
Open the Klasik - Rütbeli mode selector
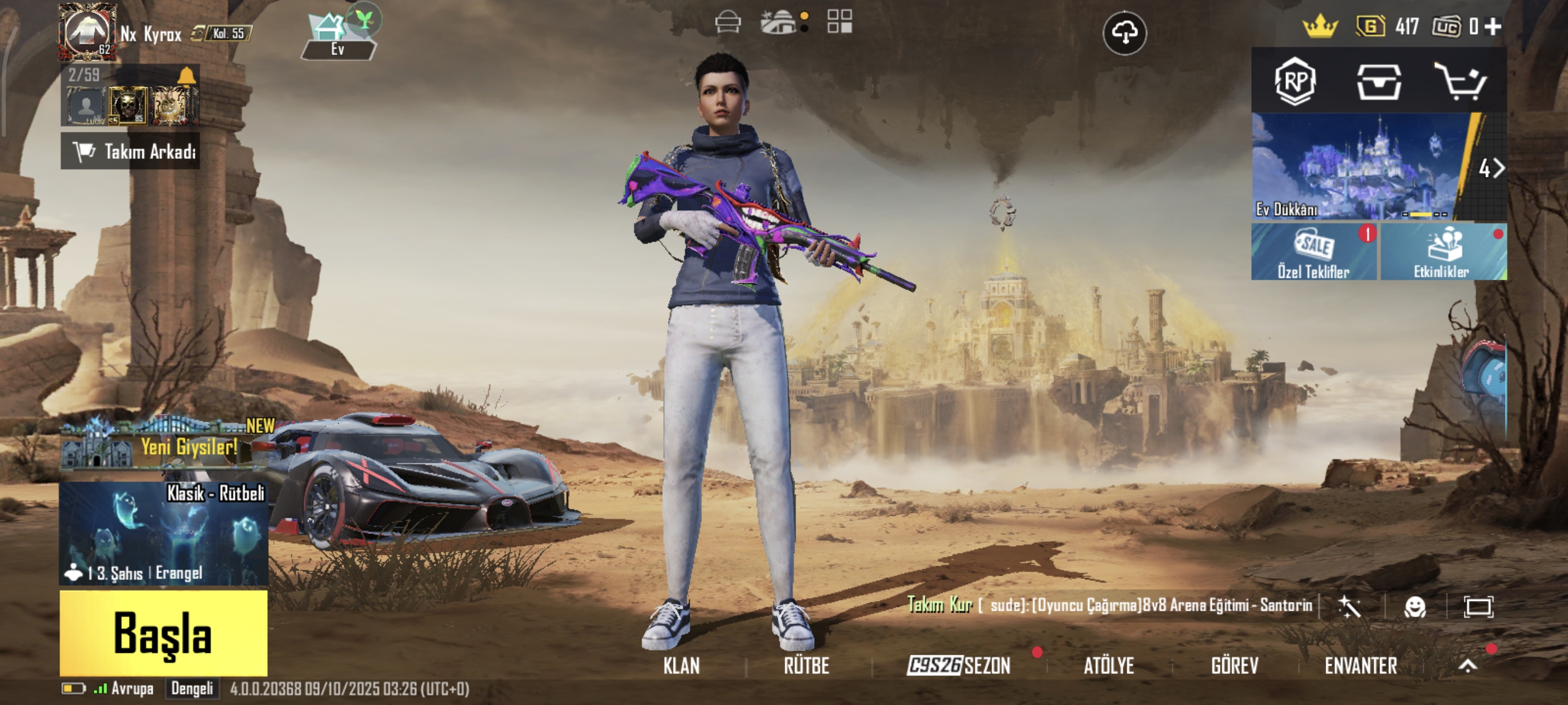(x=163, y=533)
